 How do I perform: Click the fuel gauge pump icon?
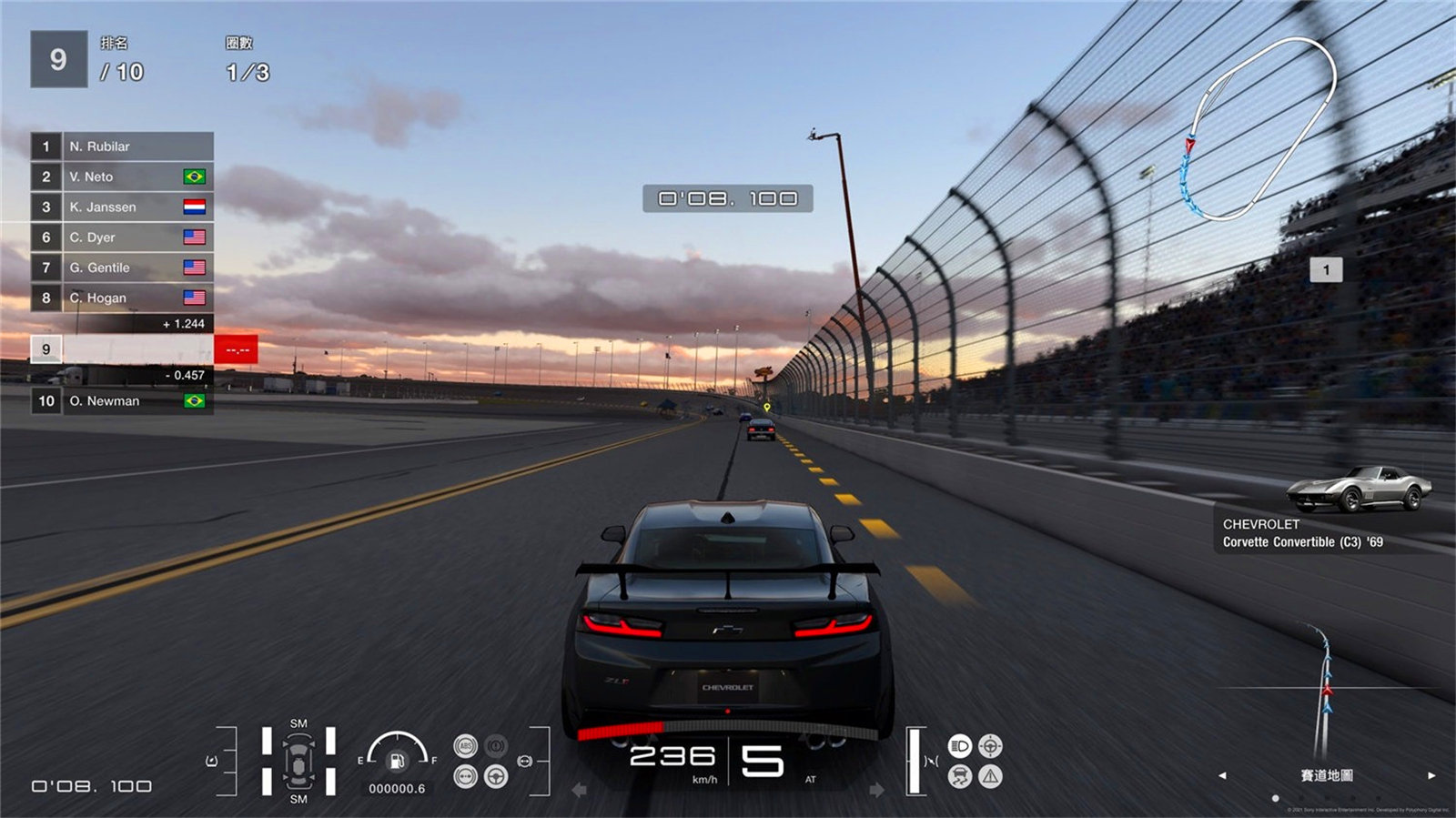click(397, 760)
